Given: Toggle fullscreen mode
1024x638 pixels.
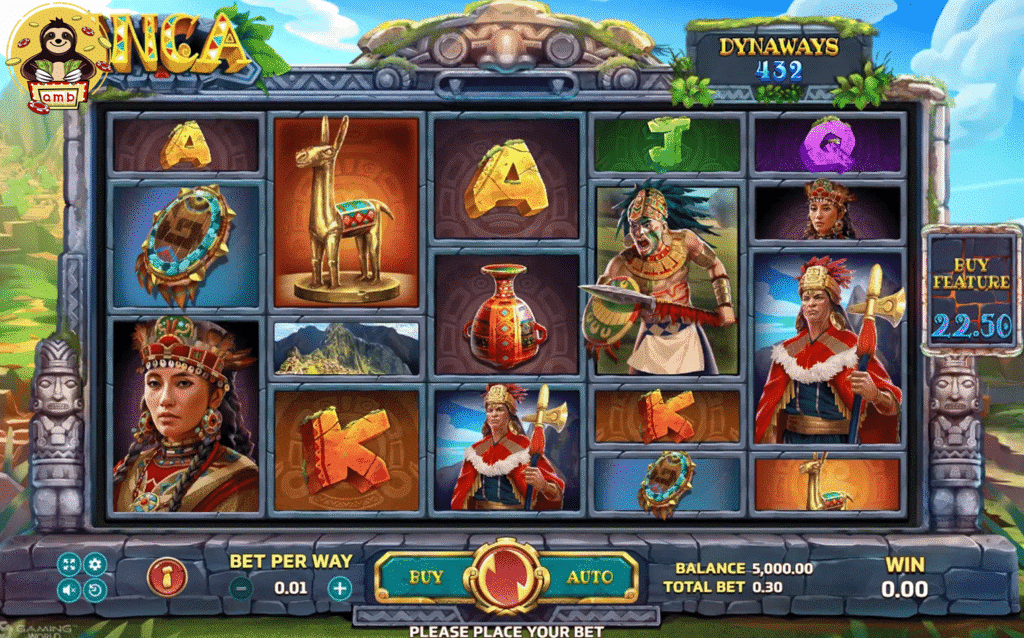Looking at the screenshot, I should (x=70, y=564).
